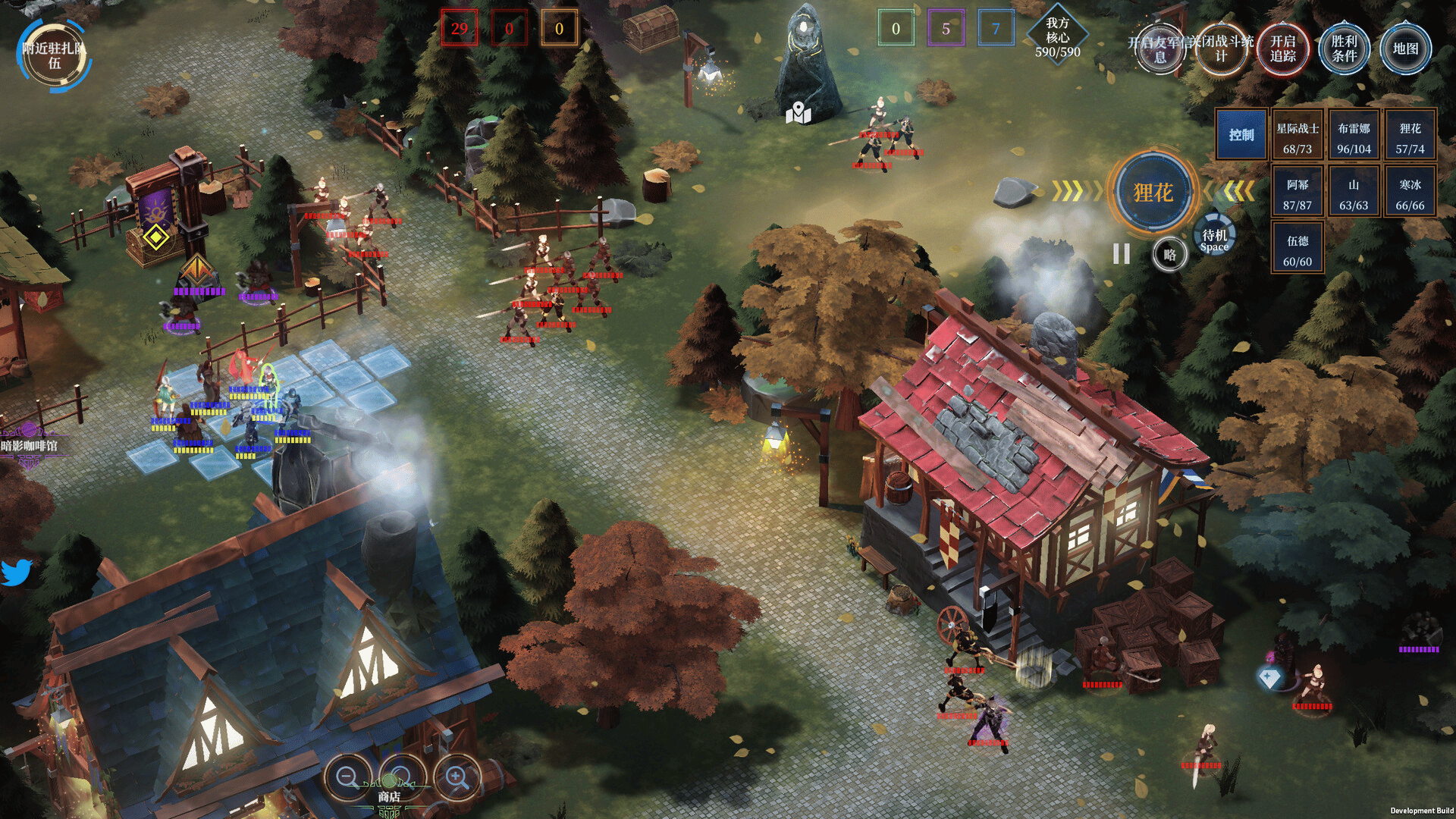Screen dimensions: 1456x819
Task: Select unit 伍德 in the roster
Action: click(x=1298, y=250)
